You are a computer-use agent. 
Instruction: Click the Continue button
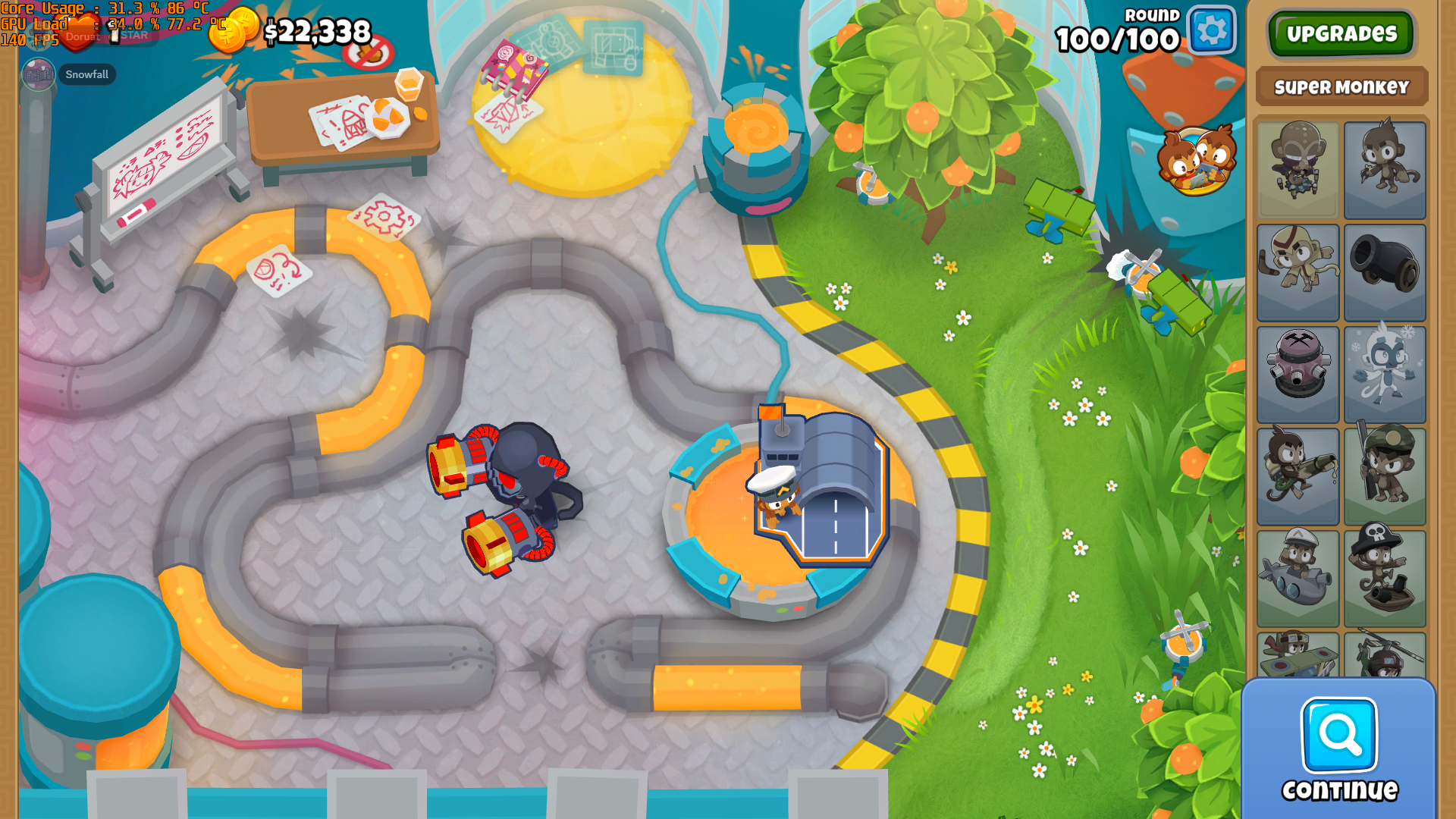pos(1339,750)
